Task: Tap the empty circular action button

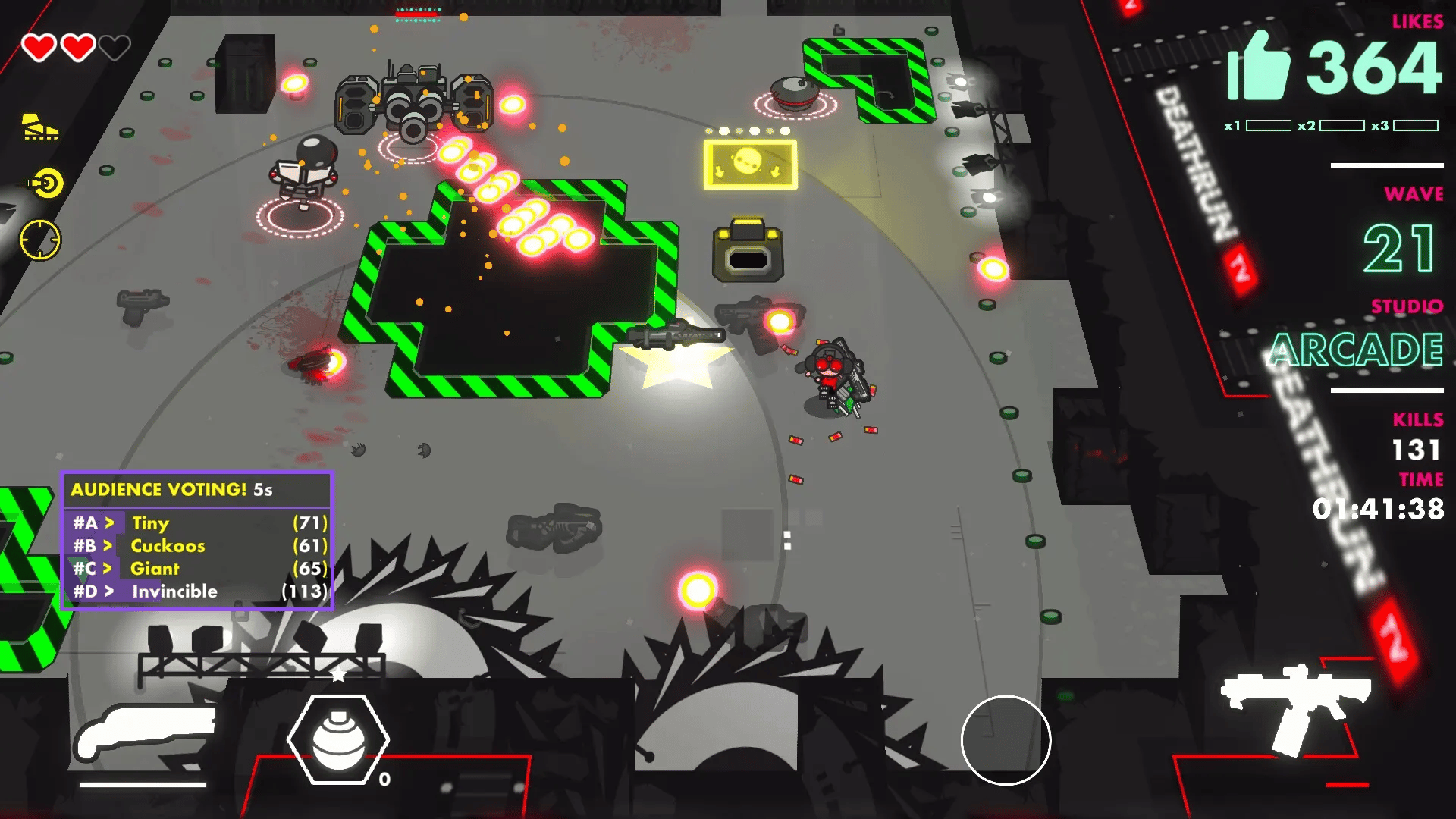Action: pos(1006,739)
